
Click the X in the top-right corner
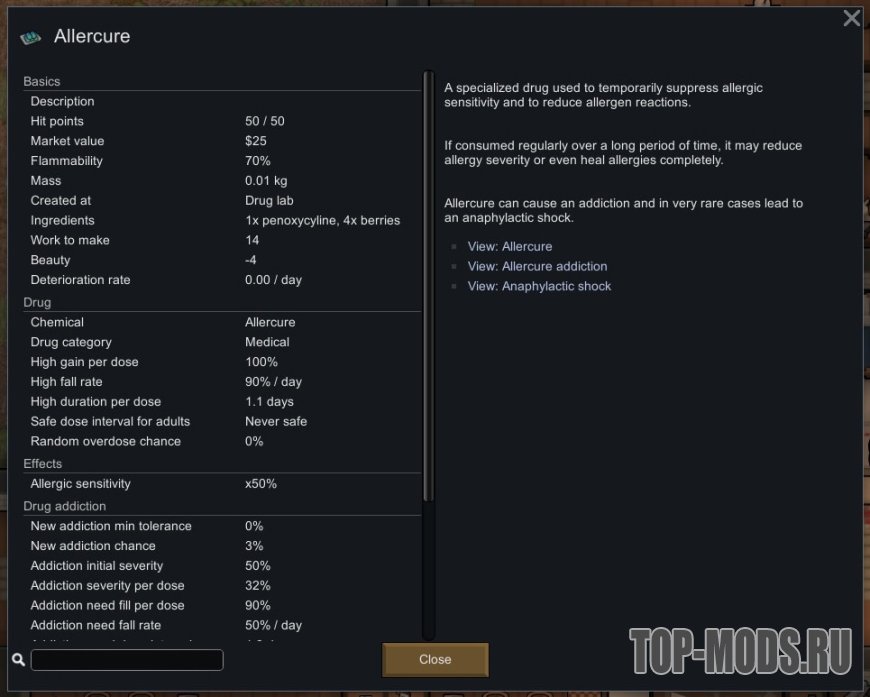point(852,18)
